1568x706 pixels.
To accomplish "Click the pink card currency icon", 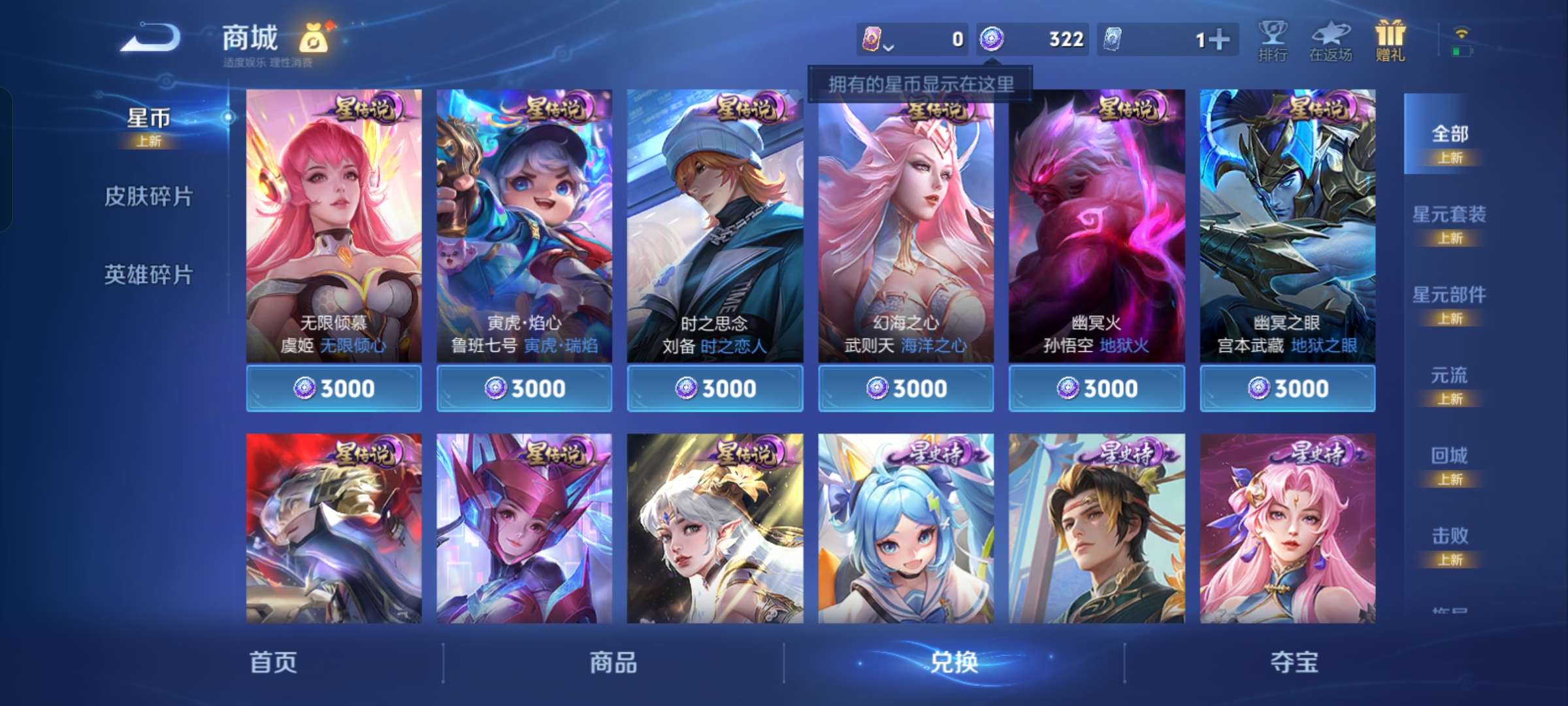I will 871,41.
